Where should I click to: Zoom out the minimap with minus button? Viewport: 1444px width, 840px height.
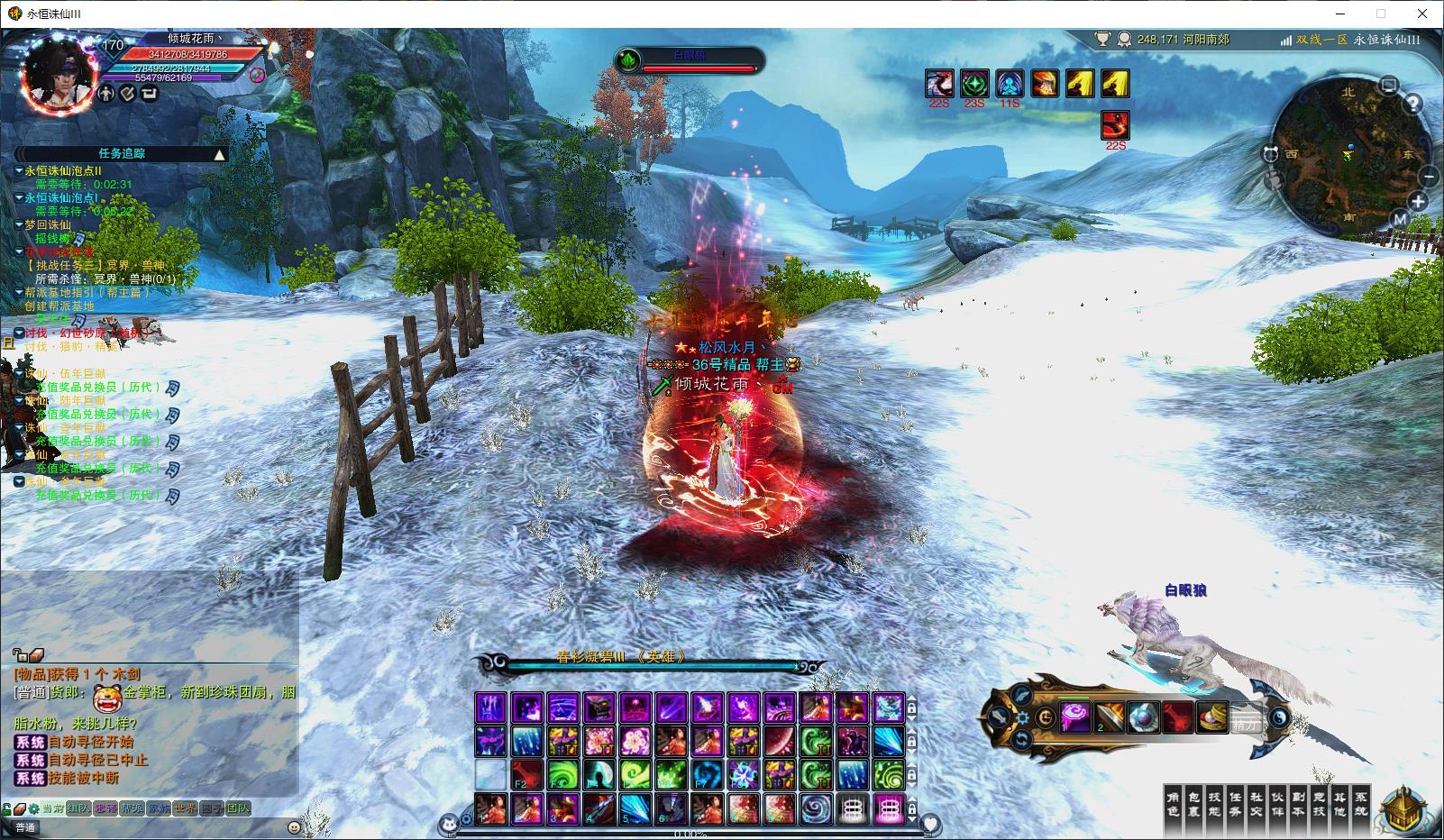[1429, 177]
